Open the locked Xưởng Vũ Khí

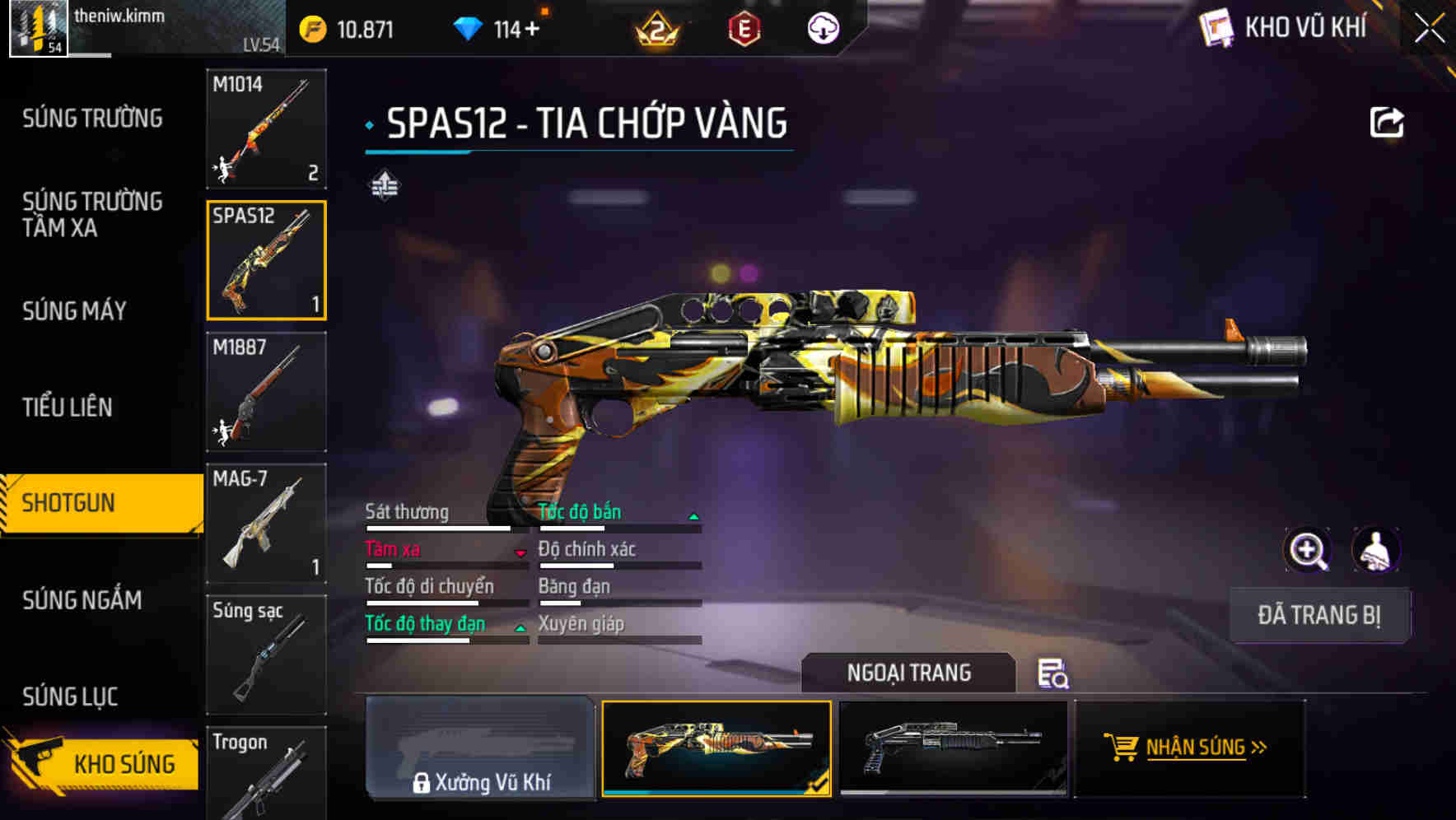(480, 748)
